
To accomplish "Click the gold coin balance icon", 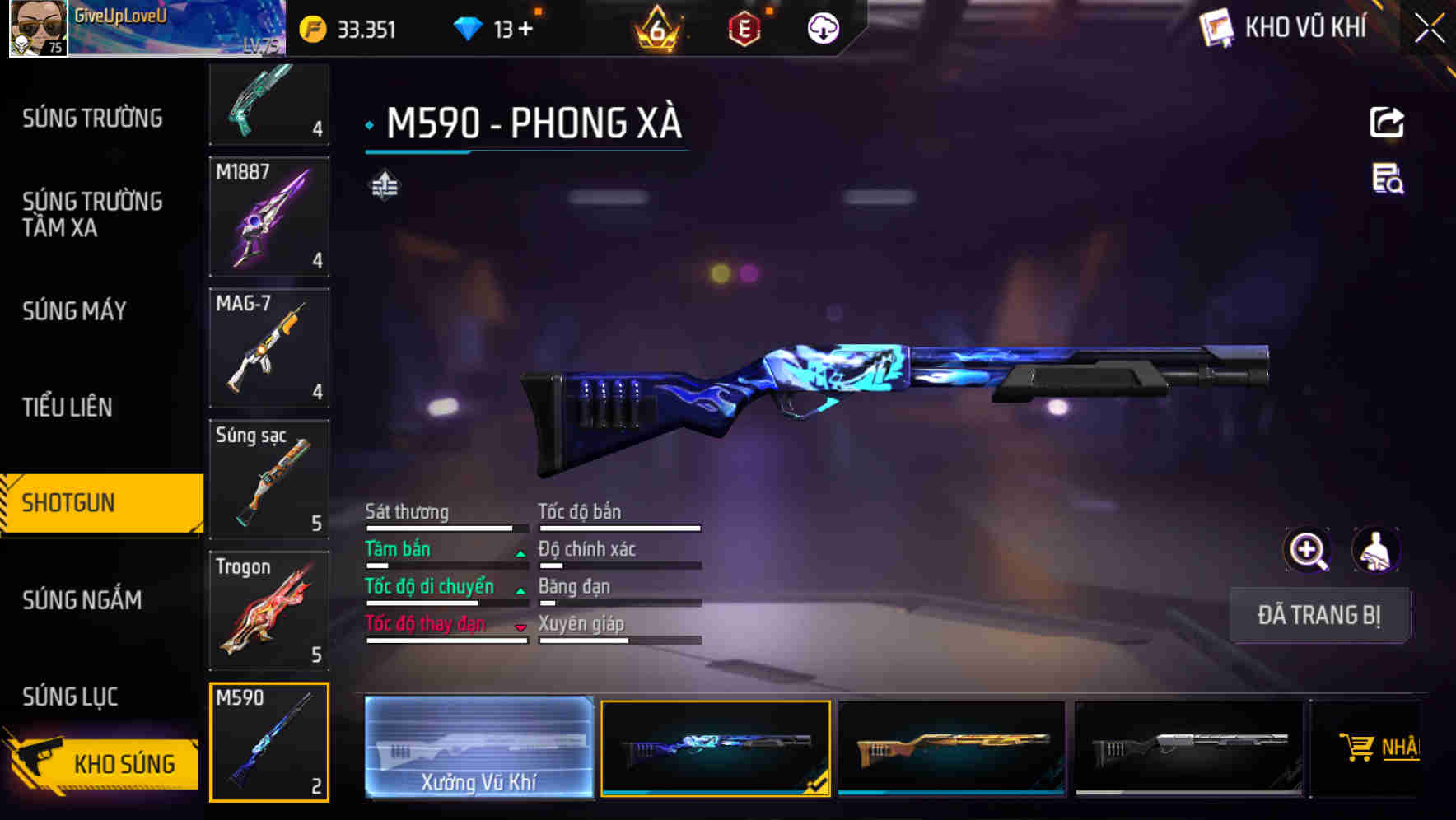I will tap(311, 27).
